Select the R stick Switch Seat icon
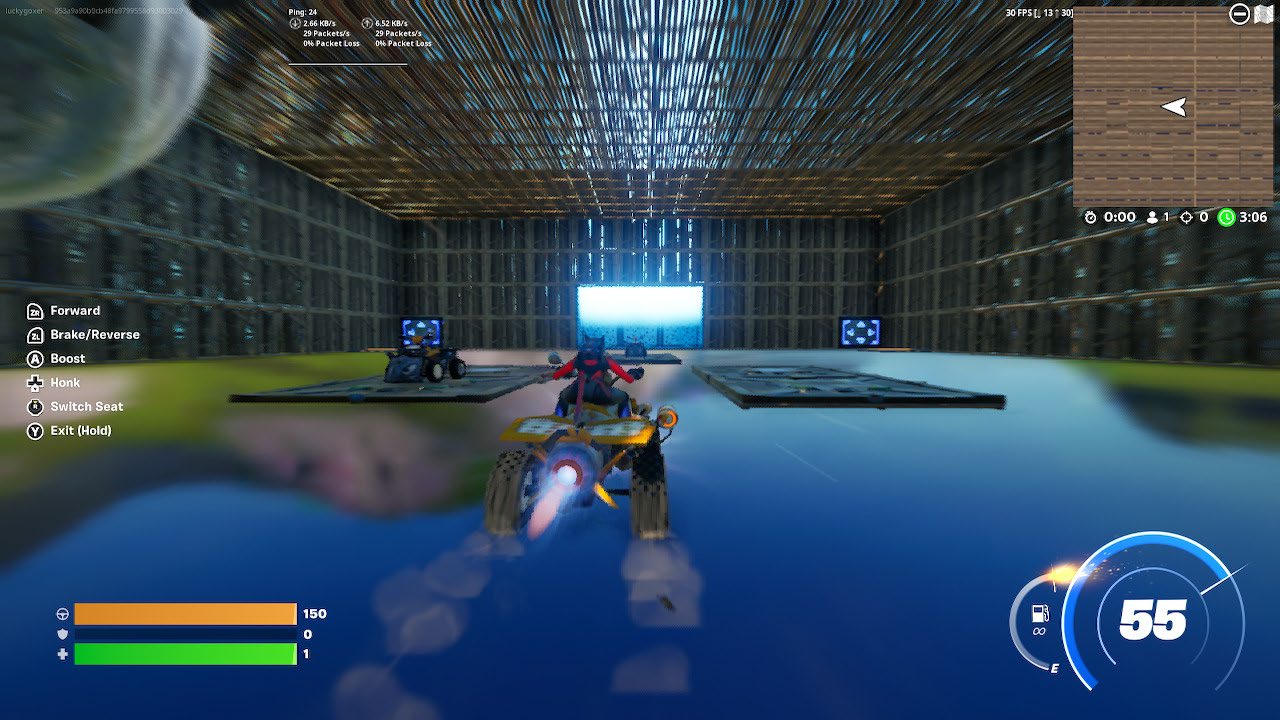The width and height of the screenshot is (1280, 720). (34, 406)
